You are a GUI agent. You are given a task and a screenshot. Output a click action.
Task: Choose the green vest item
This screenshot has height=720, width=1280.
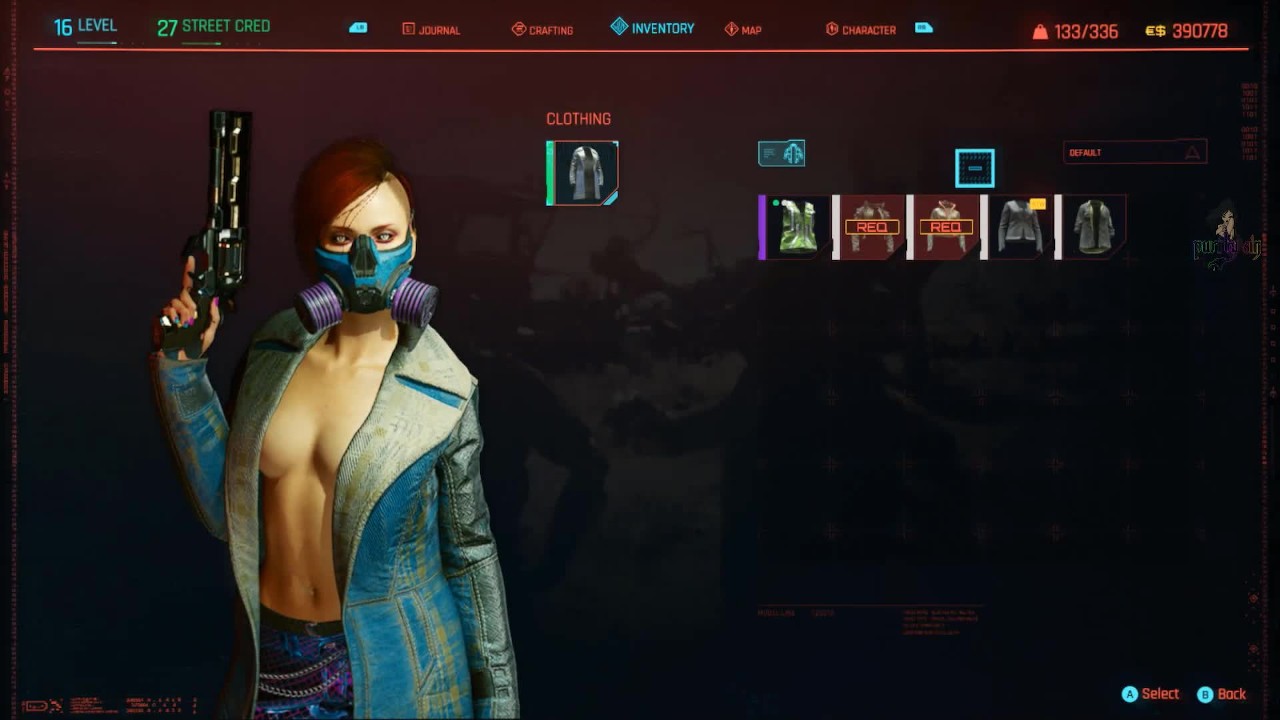coord(797,227)
